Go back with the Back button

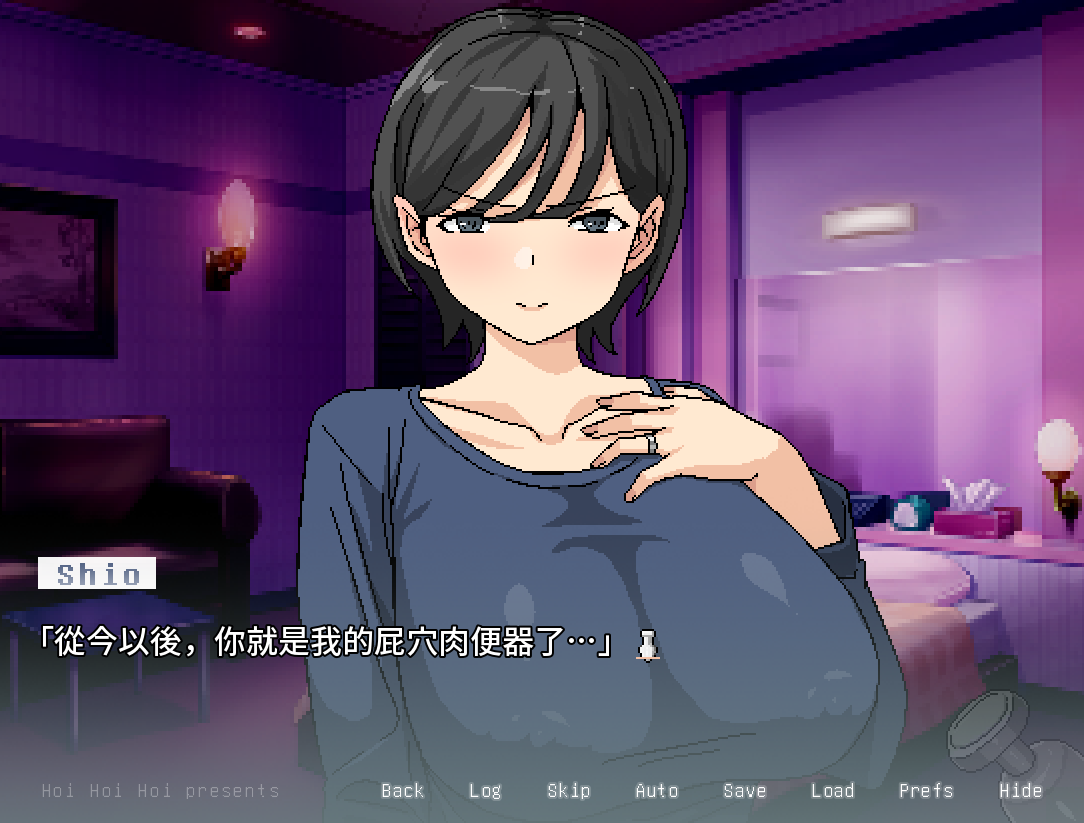[x=402, y=791]
